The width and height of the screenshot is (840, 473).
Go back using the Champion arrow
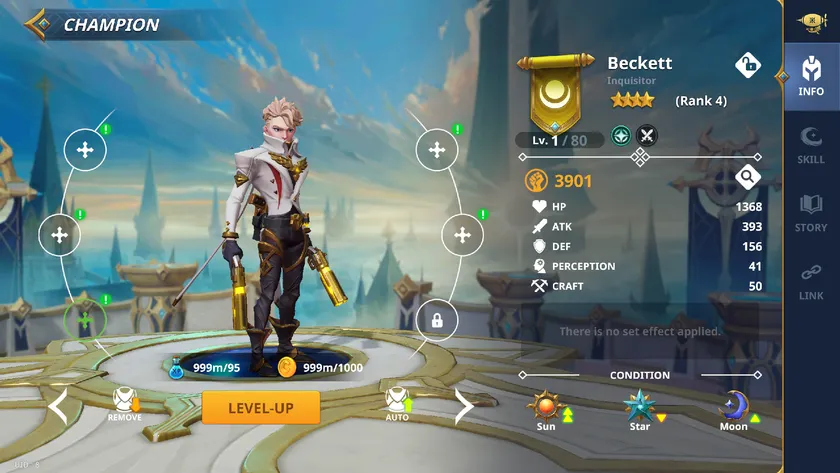pyautogui.click(x=38, y=24)
